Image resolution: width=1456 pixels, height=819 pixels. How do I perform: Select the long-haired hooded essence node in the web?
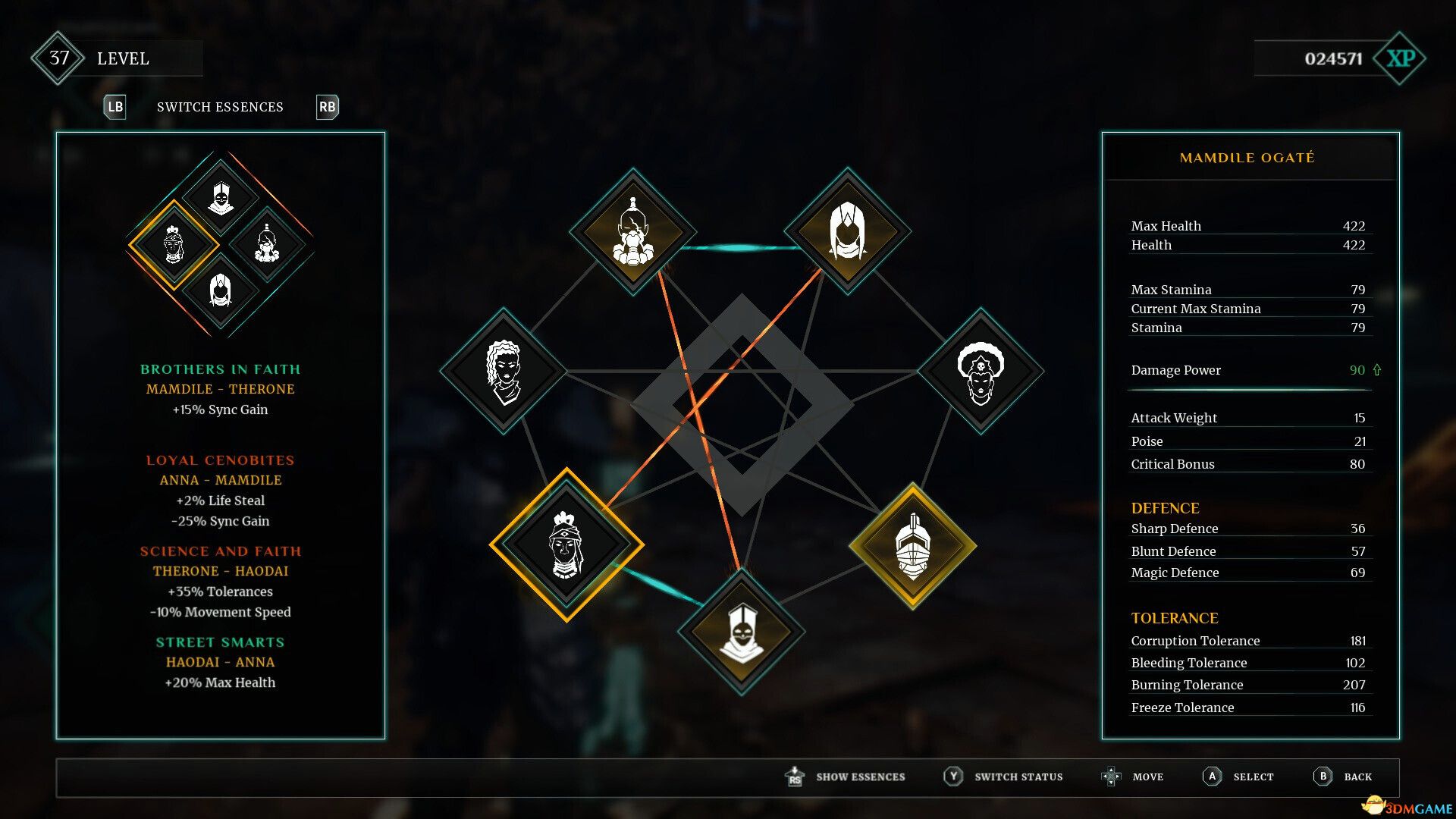[847, 231]
